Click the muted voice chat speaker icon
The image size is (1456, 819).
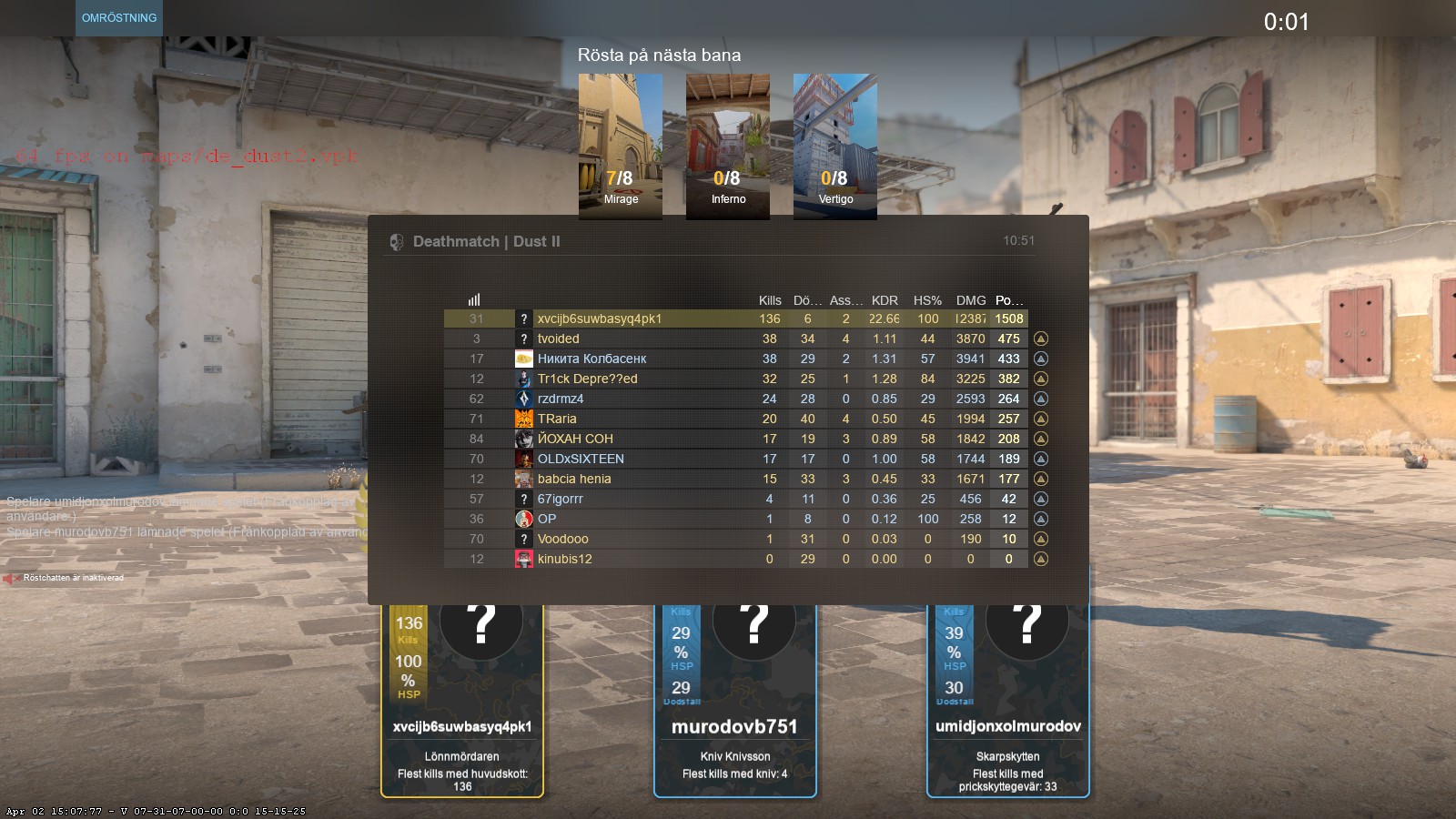[x=13, y=576]
